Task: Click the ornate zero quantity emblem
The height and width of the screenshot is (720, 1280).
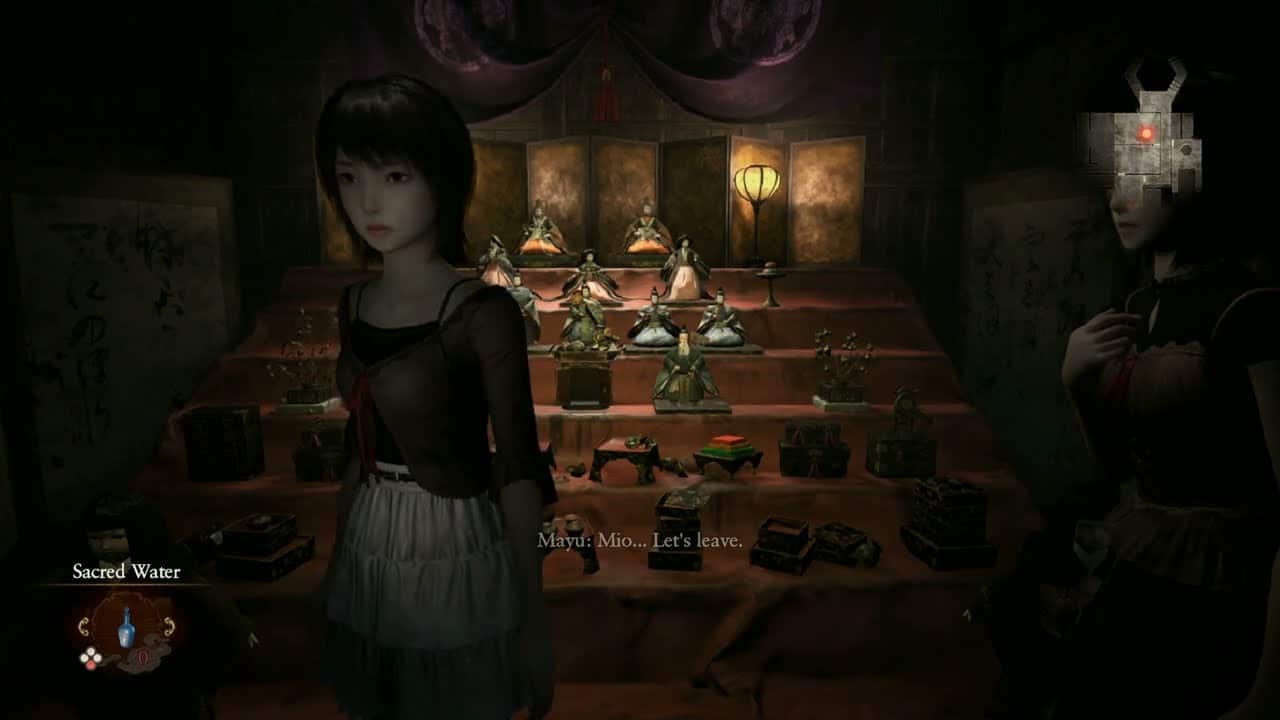Action: [143, 657]
